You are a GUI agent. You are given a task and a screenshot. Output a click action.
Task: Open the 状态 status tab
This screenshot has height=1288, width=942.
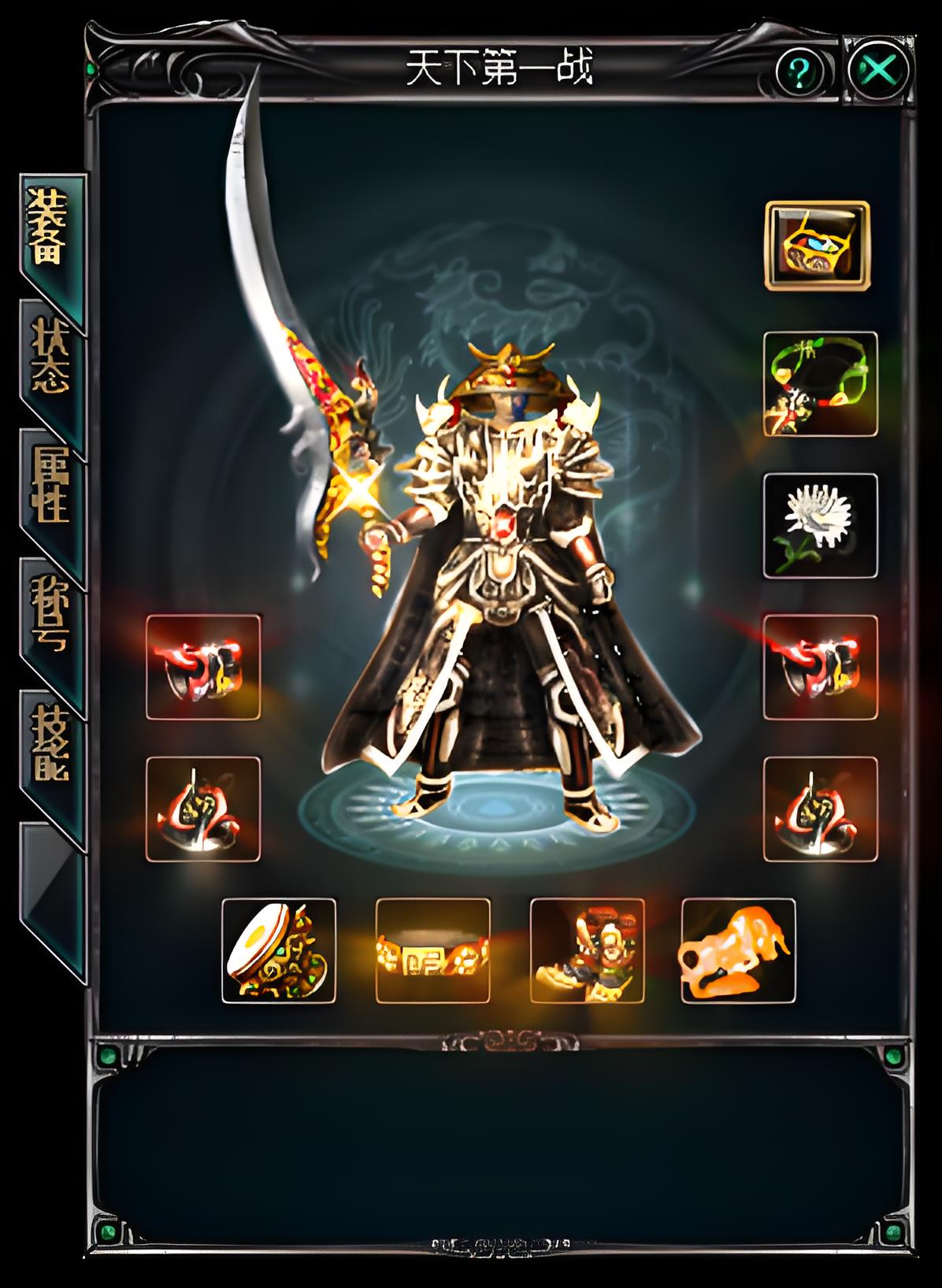coord(50,358)
